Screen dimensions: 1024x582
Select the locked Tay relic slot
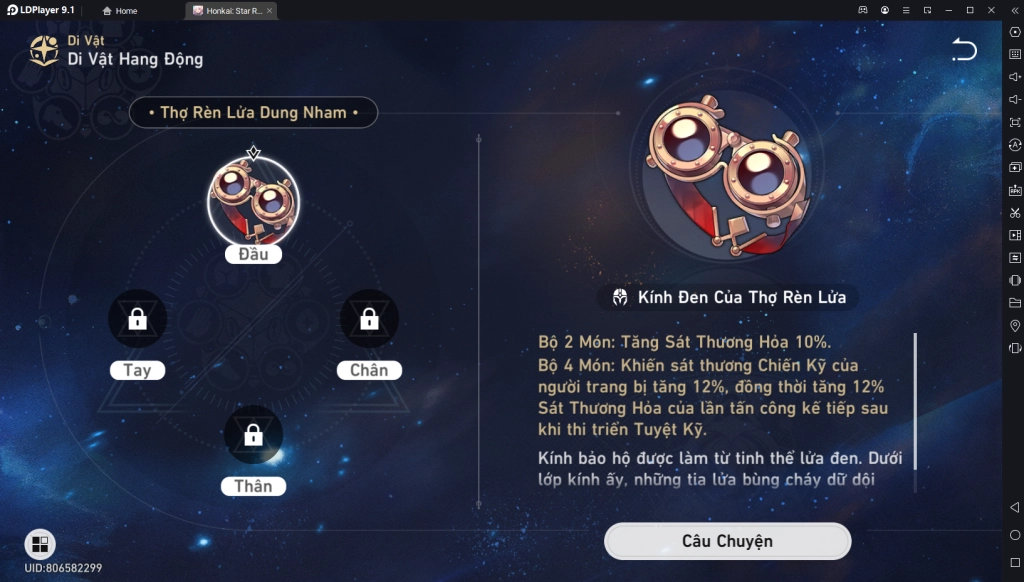138,320
